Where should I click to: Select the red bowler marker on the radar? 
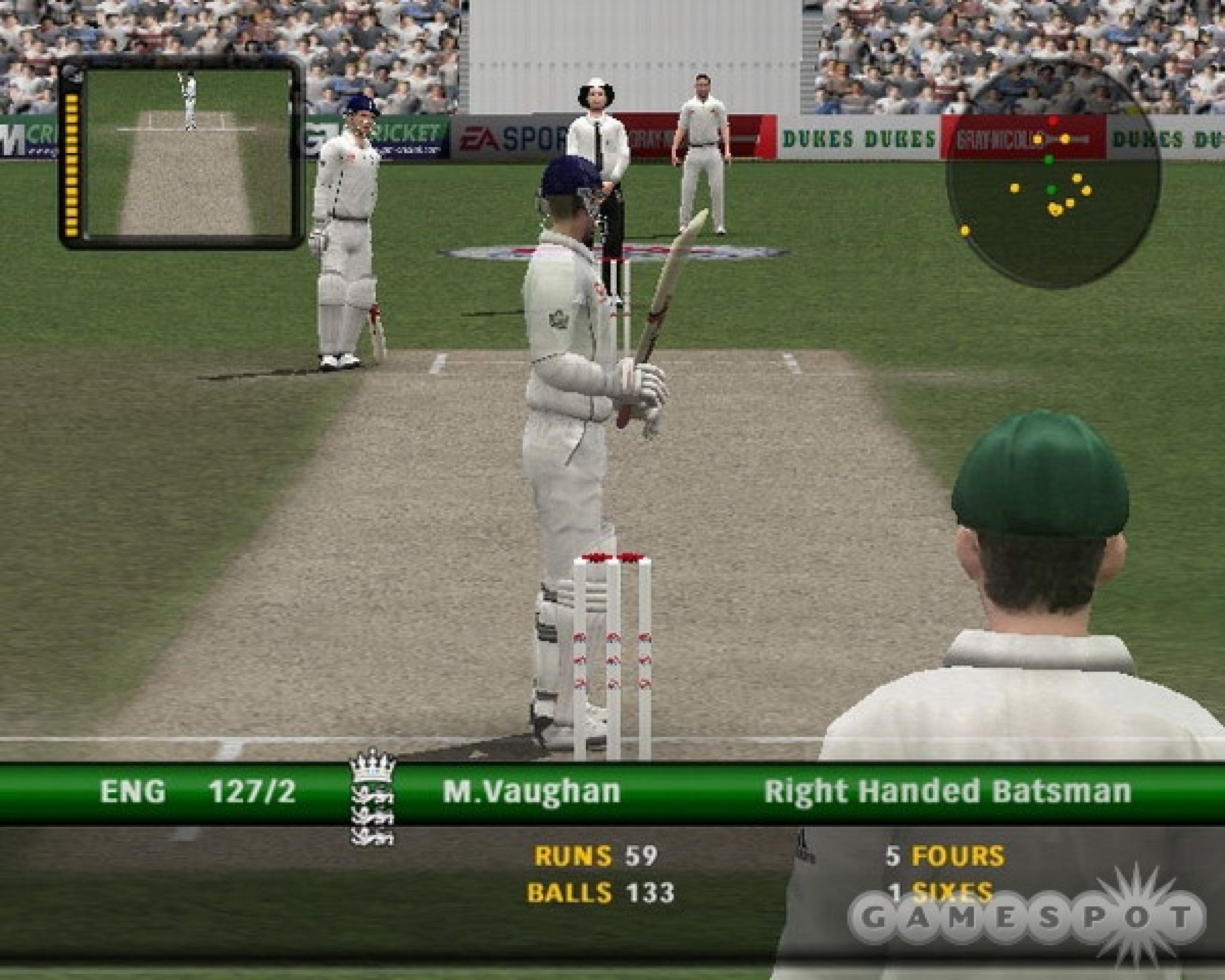coord(1054,120)
